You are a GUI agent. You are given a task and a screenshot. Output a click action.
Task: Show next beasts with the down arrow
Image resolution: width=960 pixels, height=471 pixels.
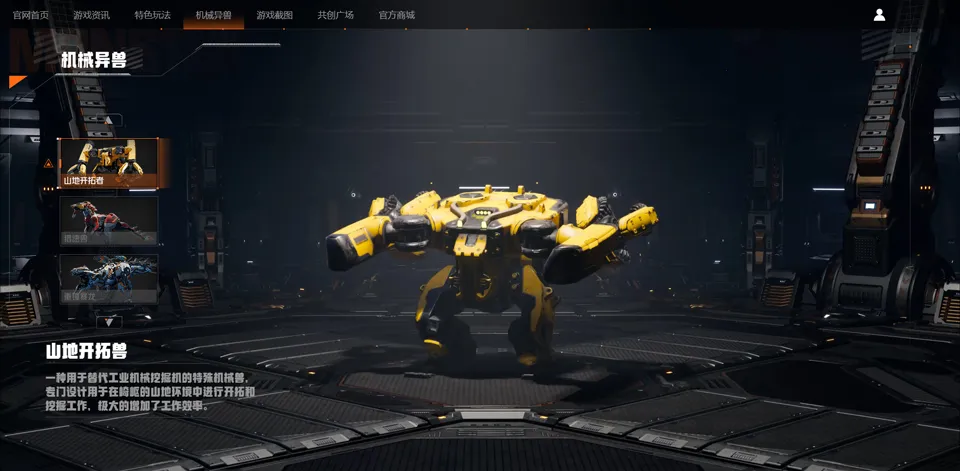pyautogui.click(x=109, y=321)
